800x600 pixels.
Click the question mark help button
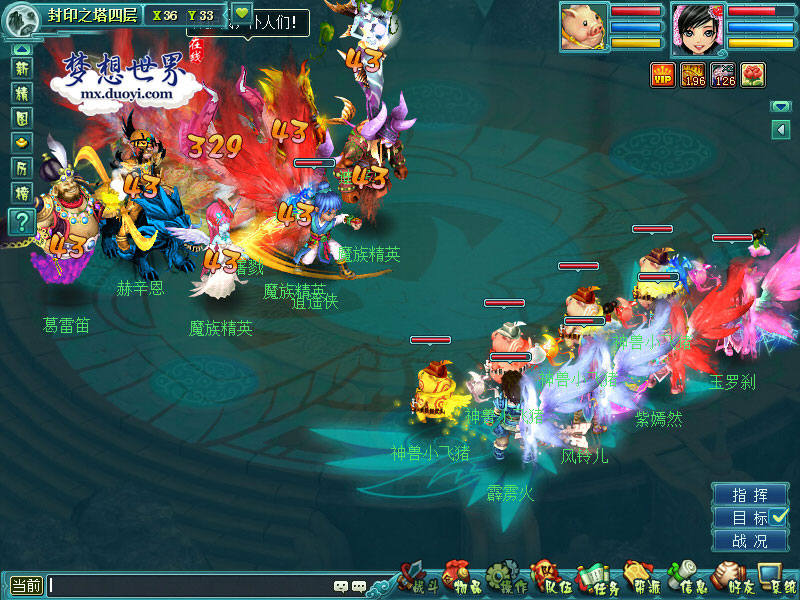(x=21, y=222)
